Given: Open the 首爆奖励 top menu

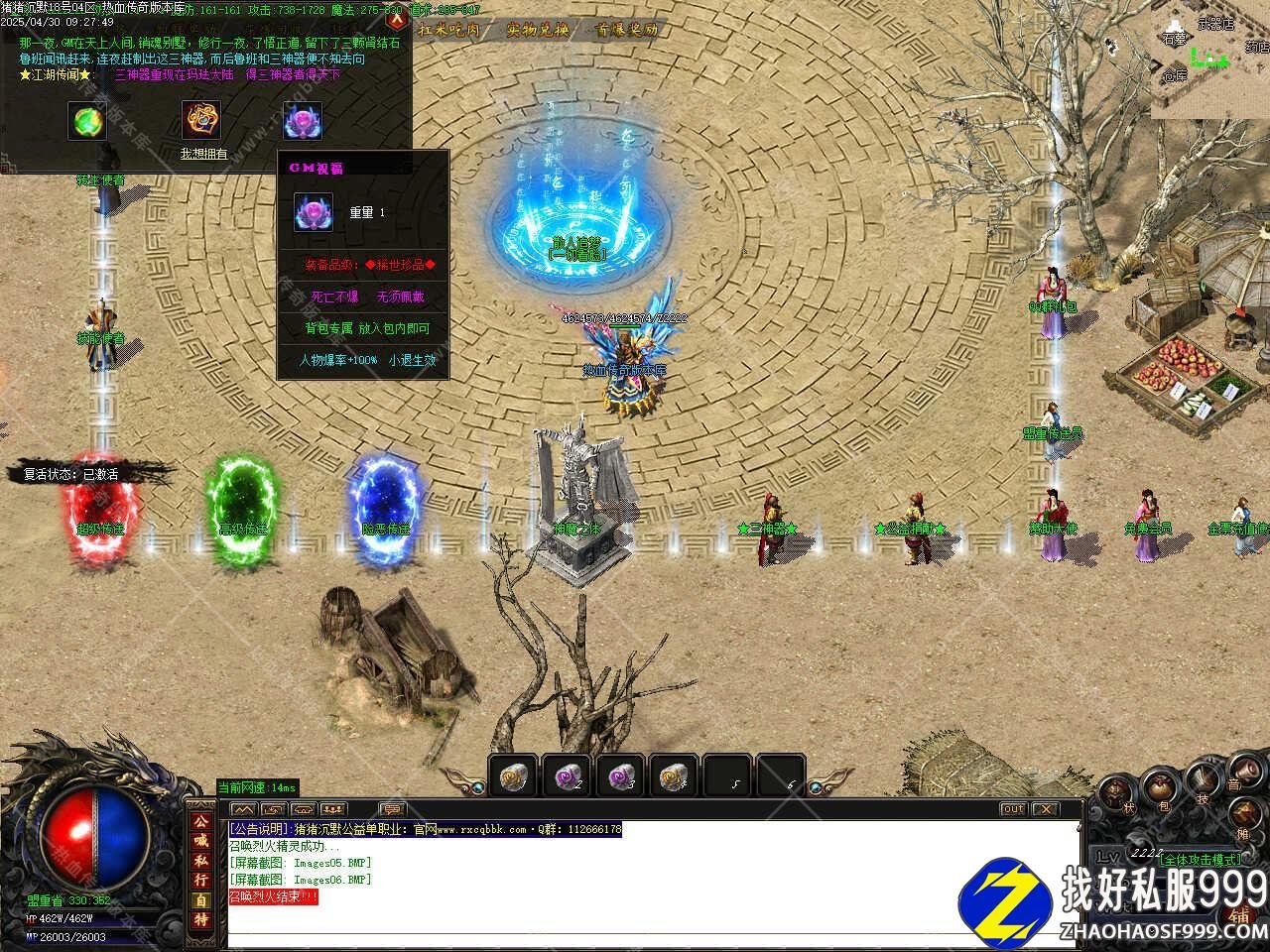Looking at the screenshot, I should pos(627,30).
